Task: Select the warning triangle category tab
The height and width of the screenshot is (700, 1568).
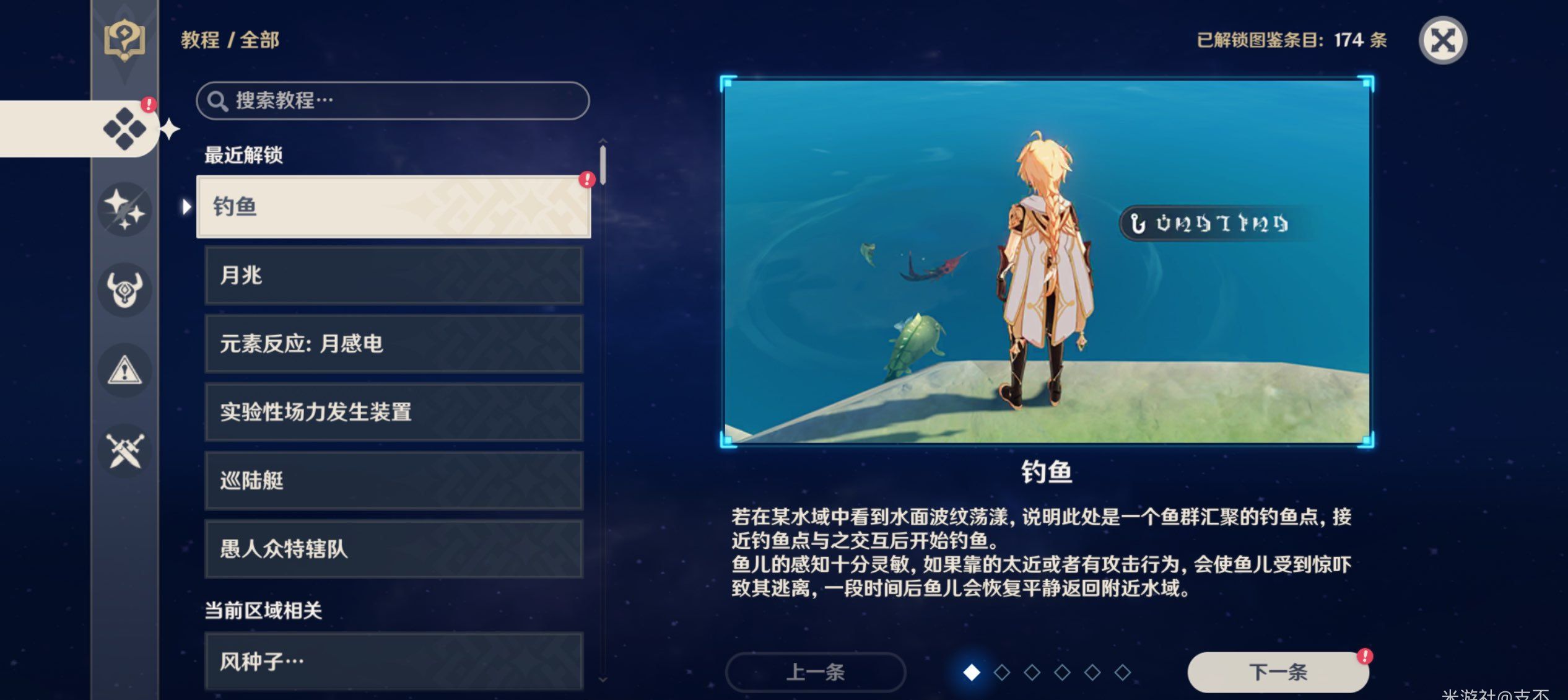Action: pos(124,370)
